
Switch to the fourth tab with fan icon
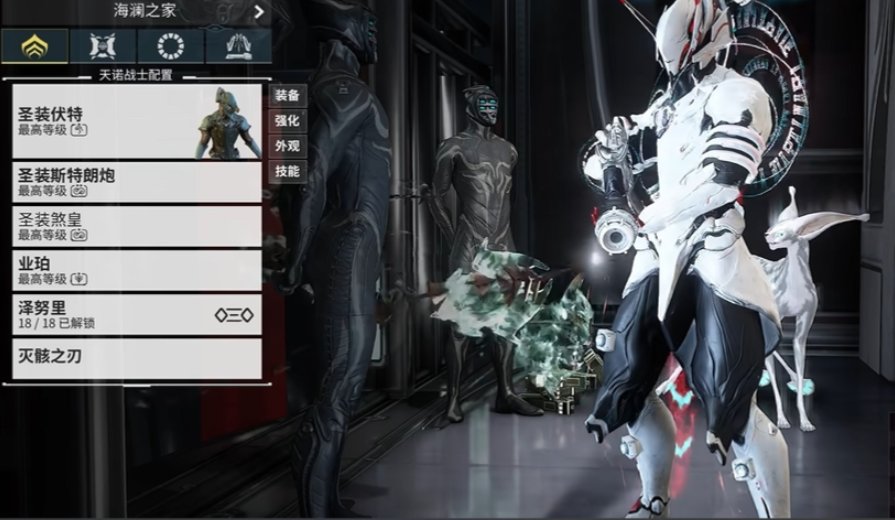(x=238, y=46)
